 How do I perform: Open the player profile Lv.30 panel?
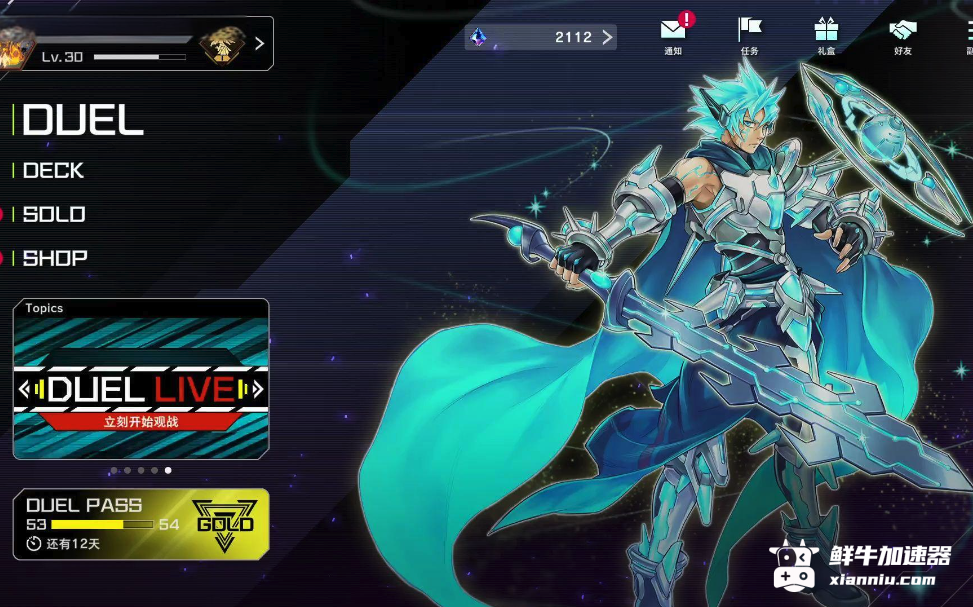coord(136,44)
